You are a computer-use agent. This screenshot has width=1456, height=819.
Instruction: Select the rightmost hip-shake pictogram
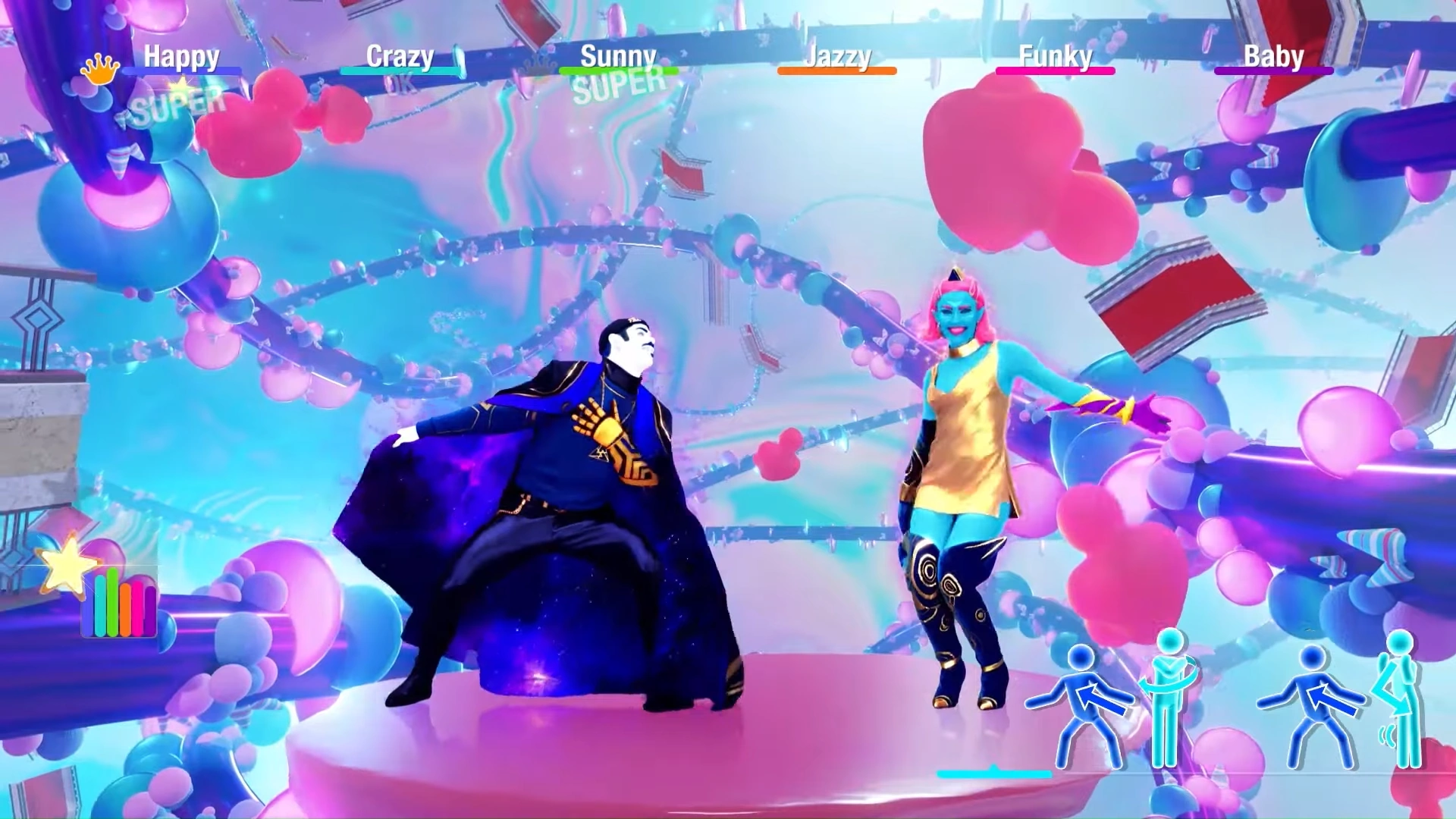[x=1404, y=698]
